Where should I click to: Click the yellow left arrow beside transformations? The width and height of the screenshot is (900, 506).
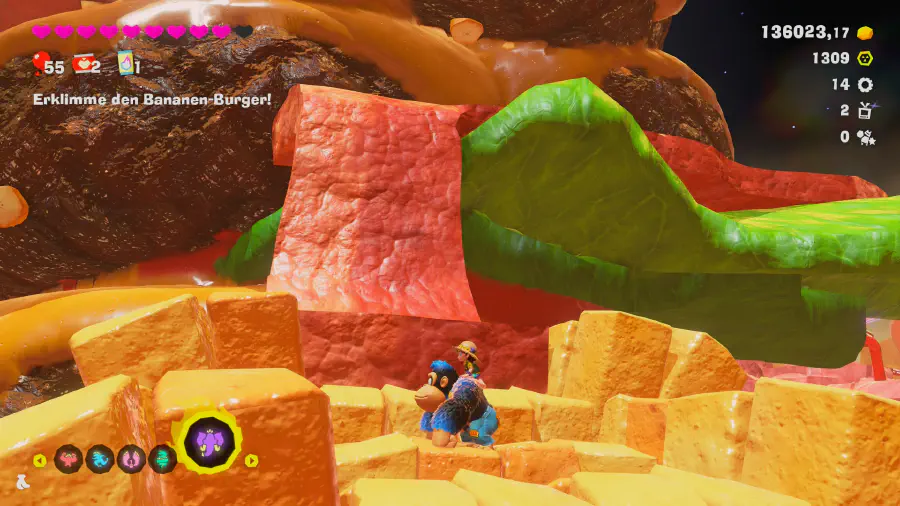click(x=40, y=460)
